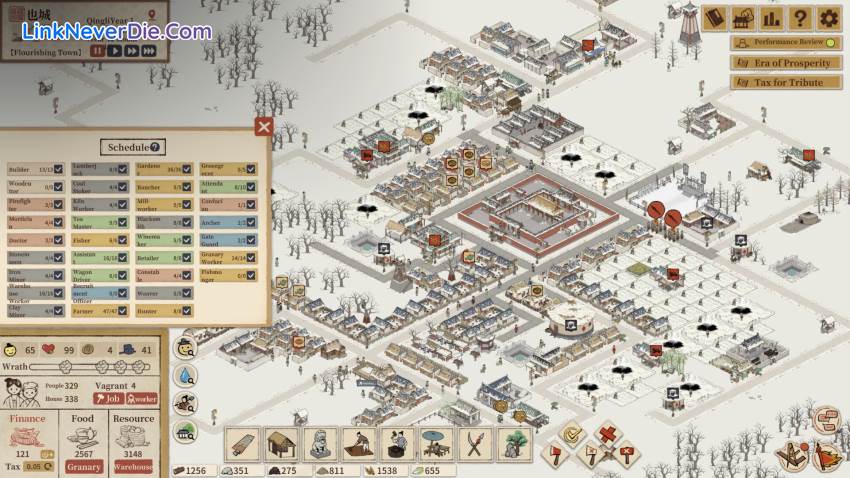Viewport: 850px width, 478px height.
Task: Toggle the Farmer schedule checkbox
Action: (123, 312)
